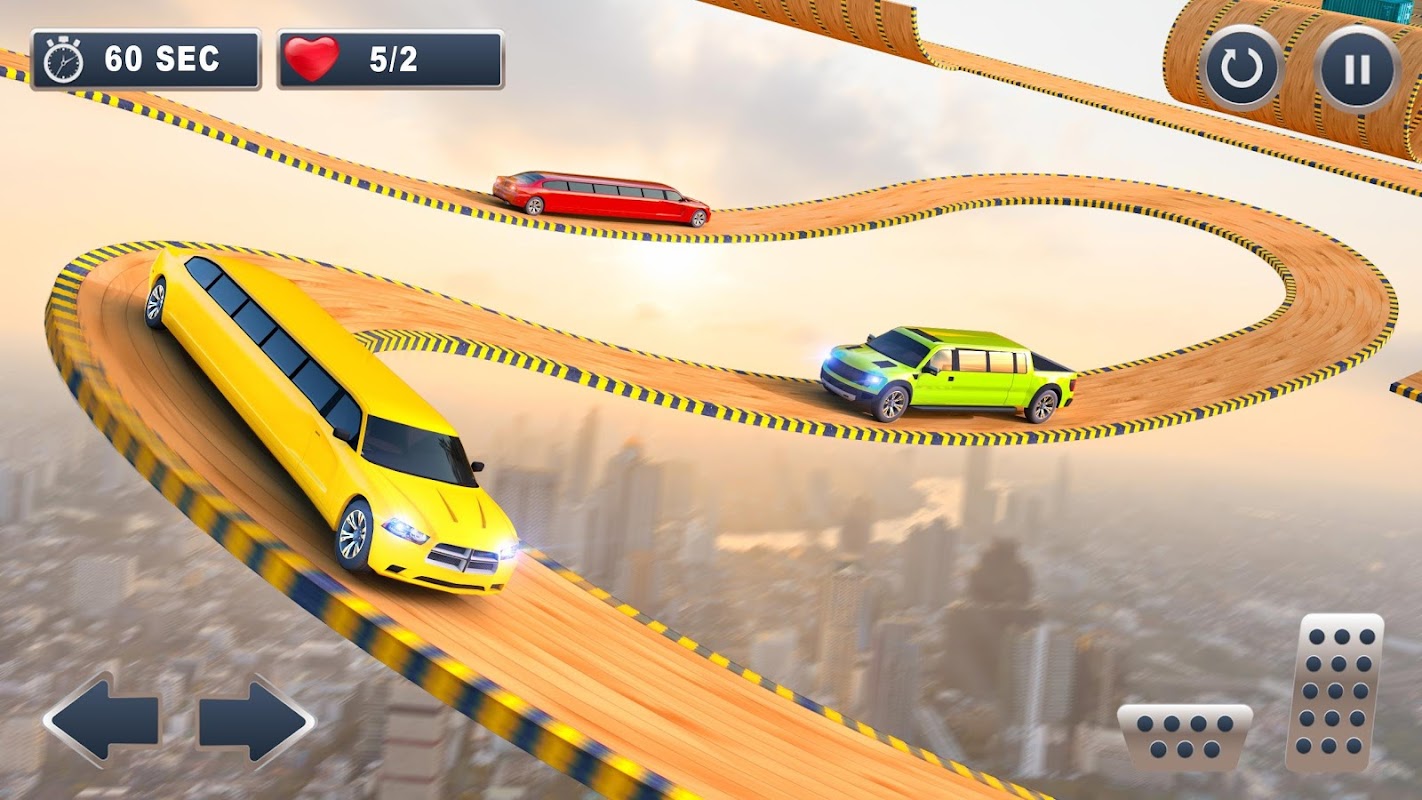The width and height of the screenshot is (1422, 800).
Task: Pause the game
Action: (x=1356, y=68)
